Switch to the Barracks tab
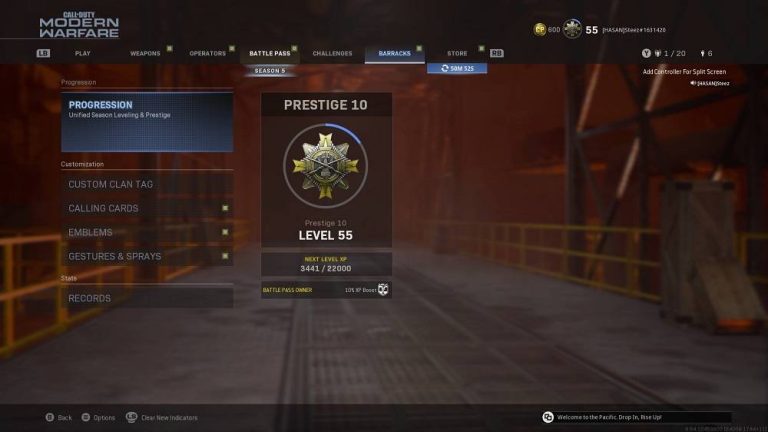This screenshot has width=768, height=432. tap(394, 53)
